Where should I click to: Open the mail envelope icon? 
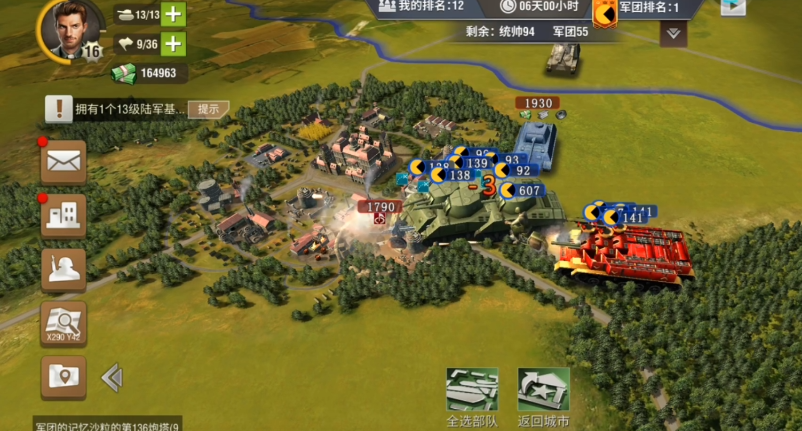(x=63, y=162)
